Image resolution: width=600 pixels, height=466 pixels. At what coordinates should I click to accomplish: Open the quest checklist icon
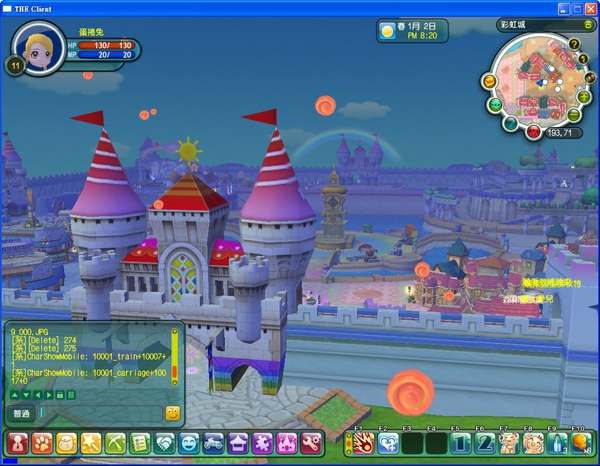pyautogui.click(x=140, y=441)
